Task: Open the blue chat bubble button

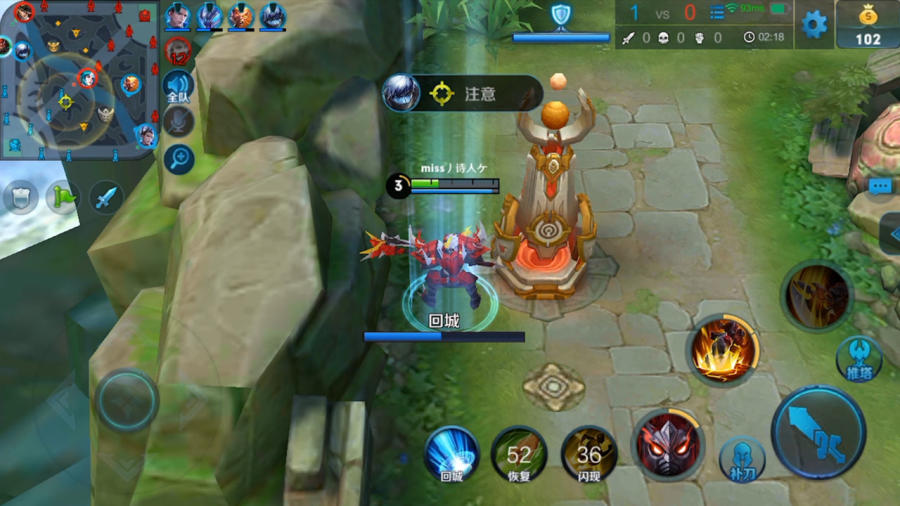Action: coord(880,186)
